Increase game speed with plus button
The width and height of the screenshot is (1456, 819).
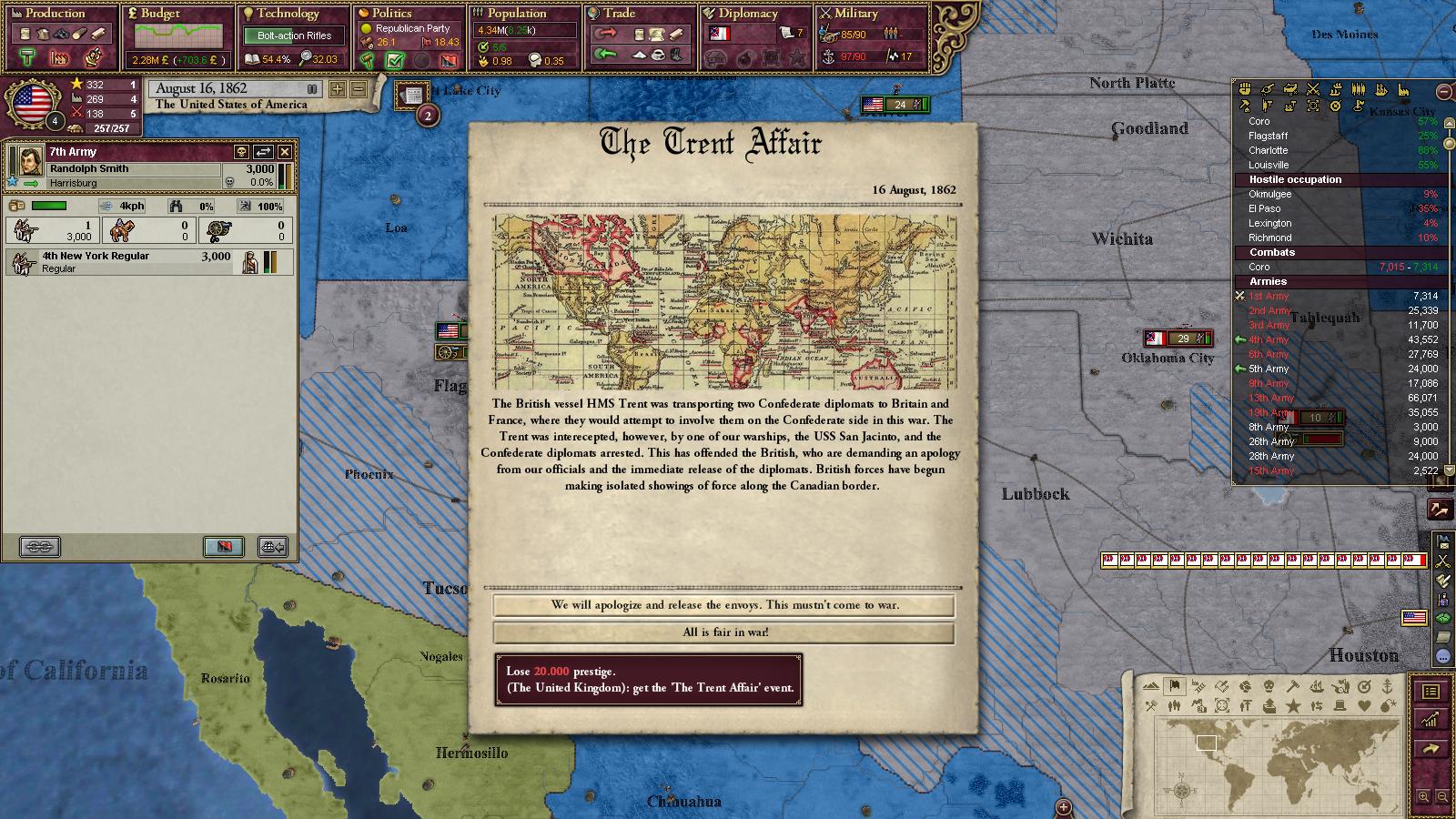(x=338, y=89)
